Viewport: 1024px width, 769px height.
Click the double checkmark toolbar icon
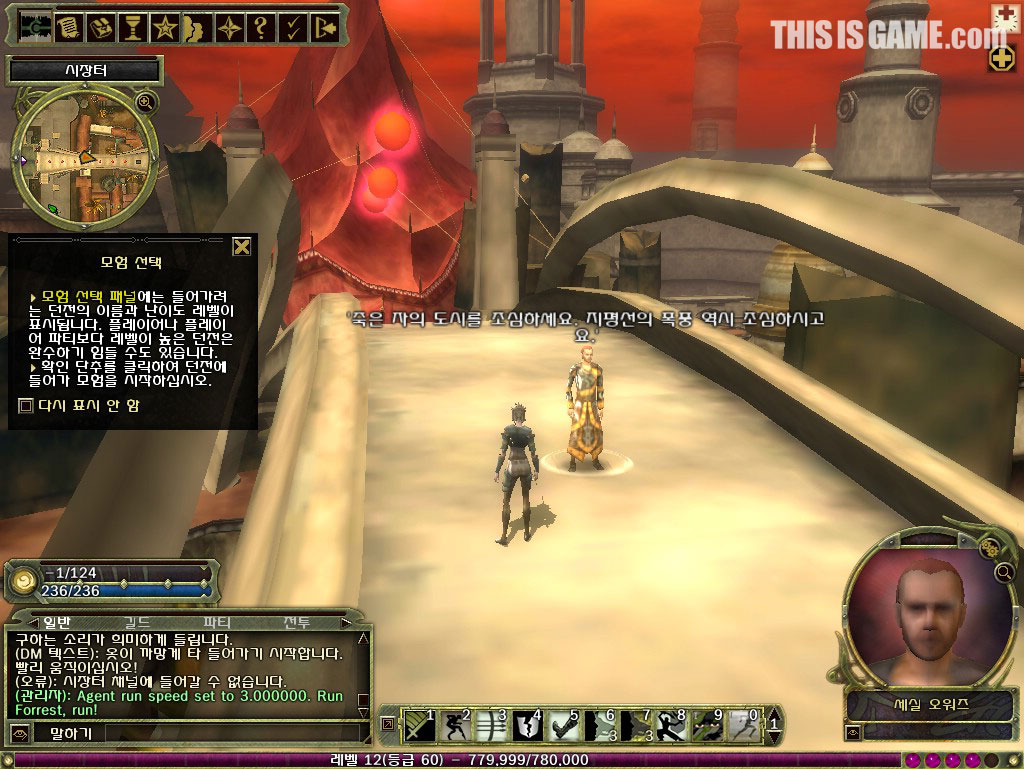coord(291,27)
